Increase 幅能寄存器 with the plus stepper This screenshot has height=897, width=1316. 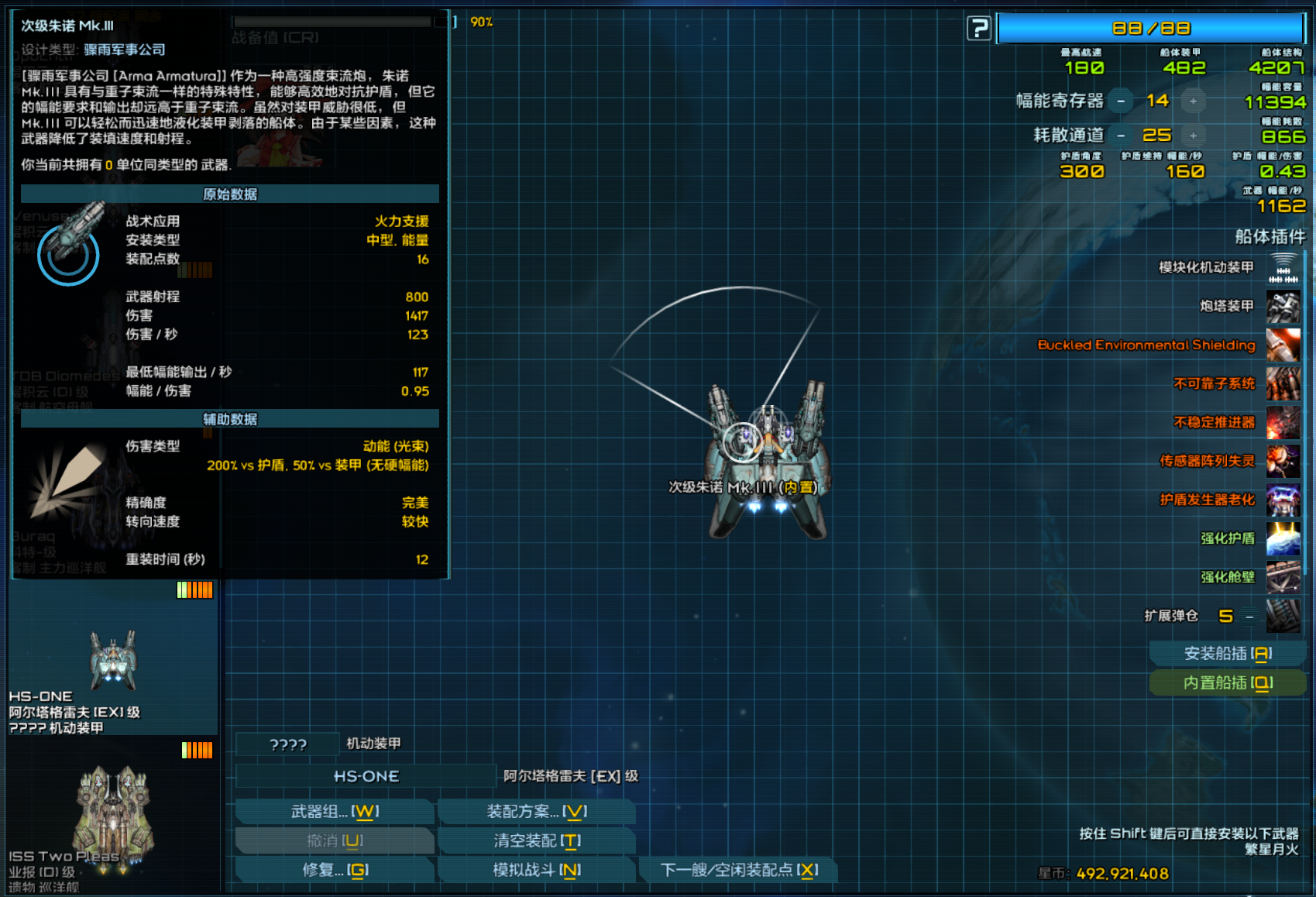pos(1194,101)
